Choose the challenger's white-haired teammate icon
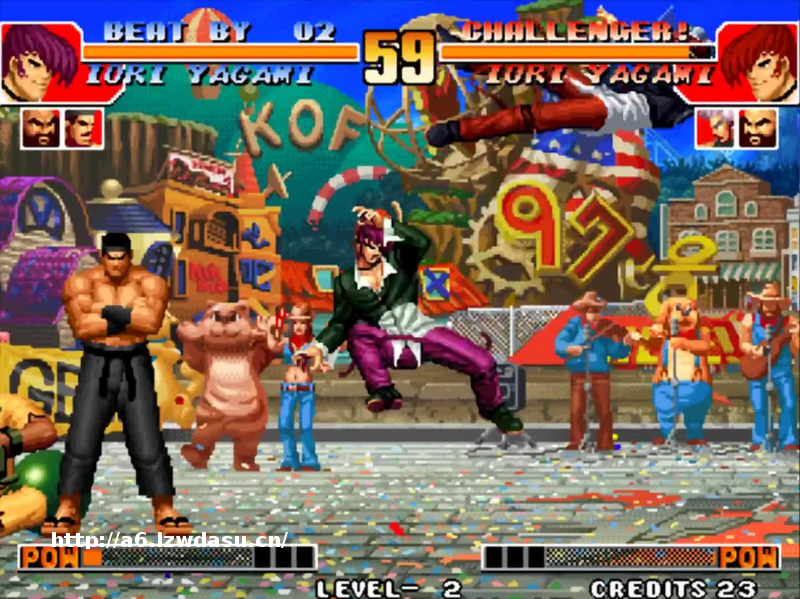The image size is (800, 599). point(715,128)
